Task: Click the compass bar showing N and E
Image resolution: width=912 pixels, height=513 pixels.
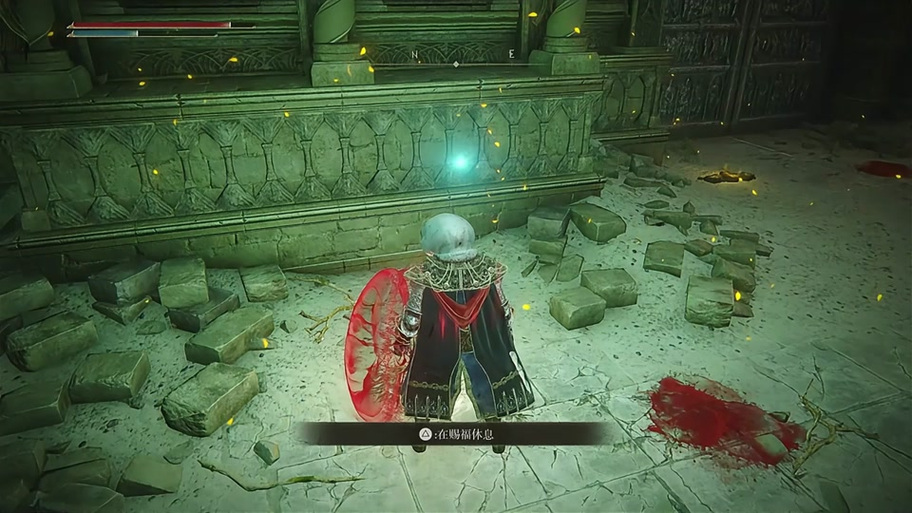Action: tap(456, 56)
